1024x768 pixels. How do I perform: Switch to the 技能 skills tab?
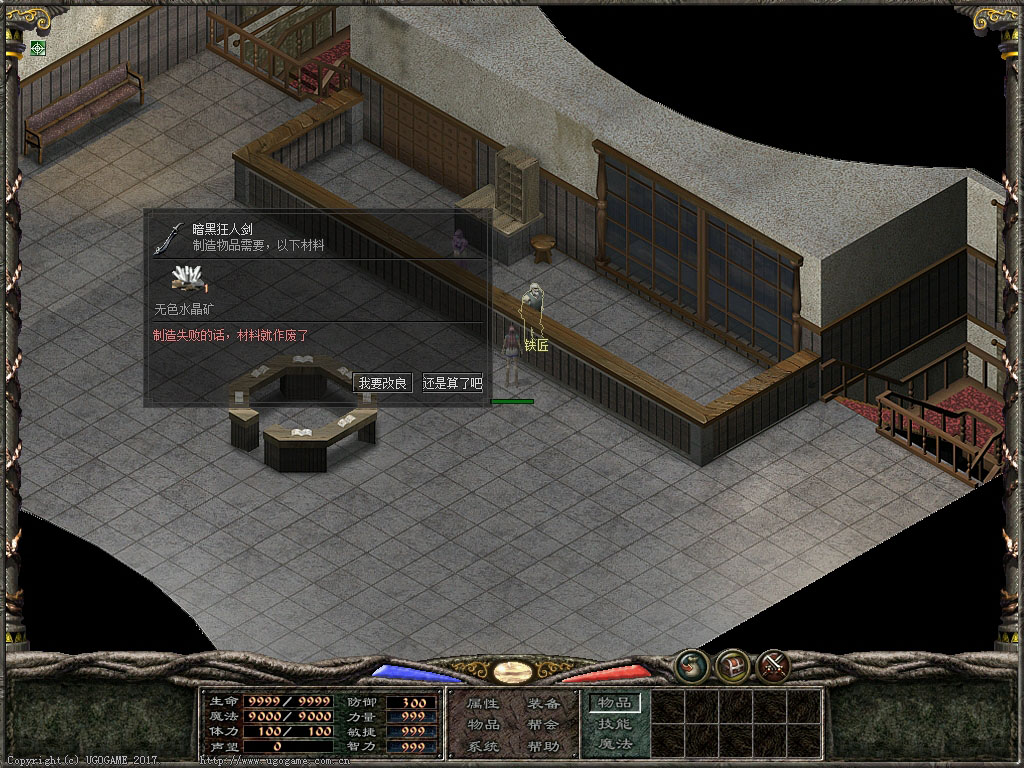click(614, 724)
